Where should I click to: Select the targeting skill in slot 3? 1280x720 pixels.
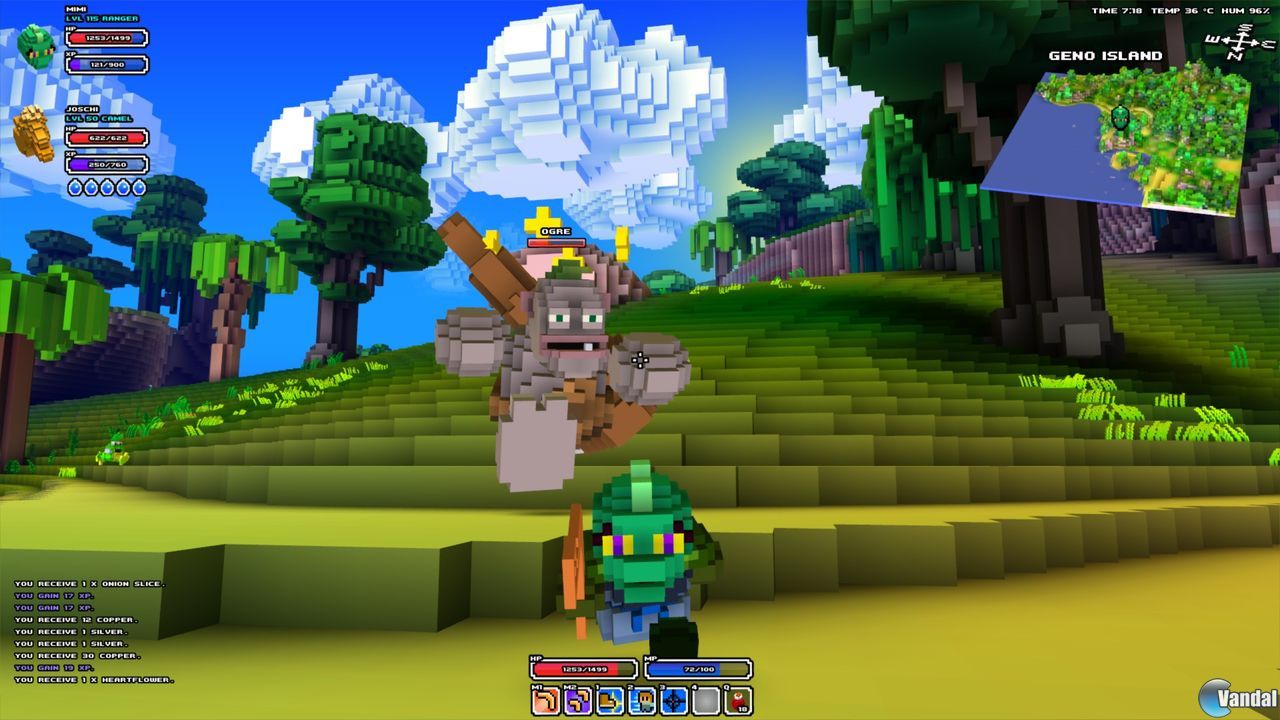(671, 699)
